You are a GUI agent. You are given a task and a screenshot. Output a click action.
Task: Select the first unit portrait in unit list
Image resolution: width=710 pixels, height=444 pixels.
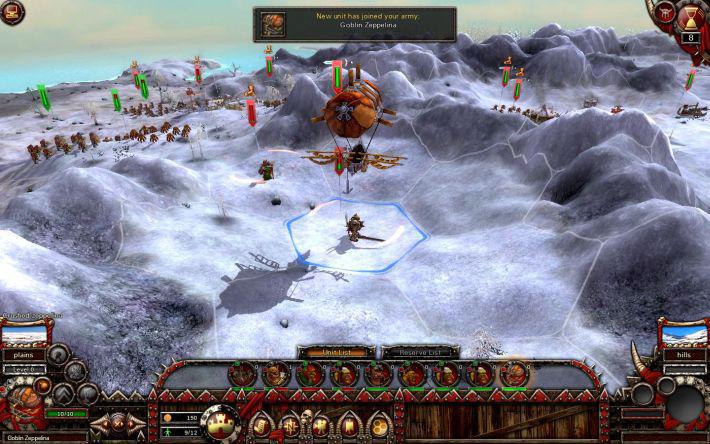pyautogui.click(x=243, y=375)
